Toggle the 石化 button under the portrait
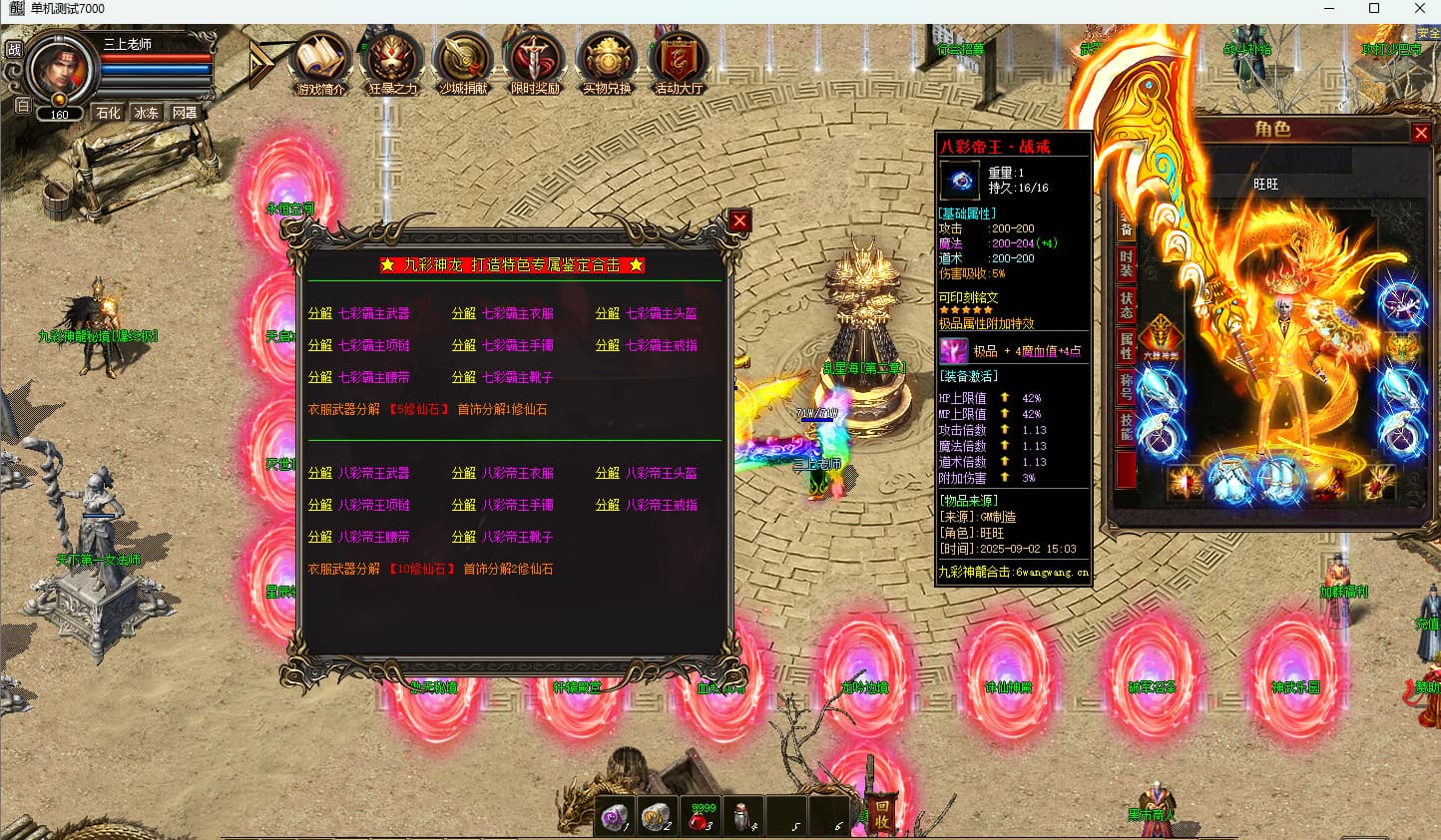1441x840 pixels. tap(108, 113)
